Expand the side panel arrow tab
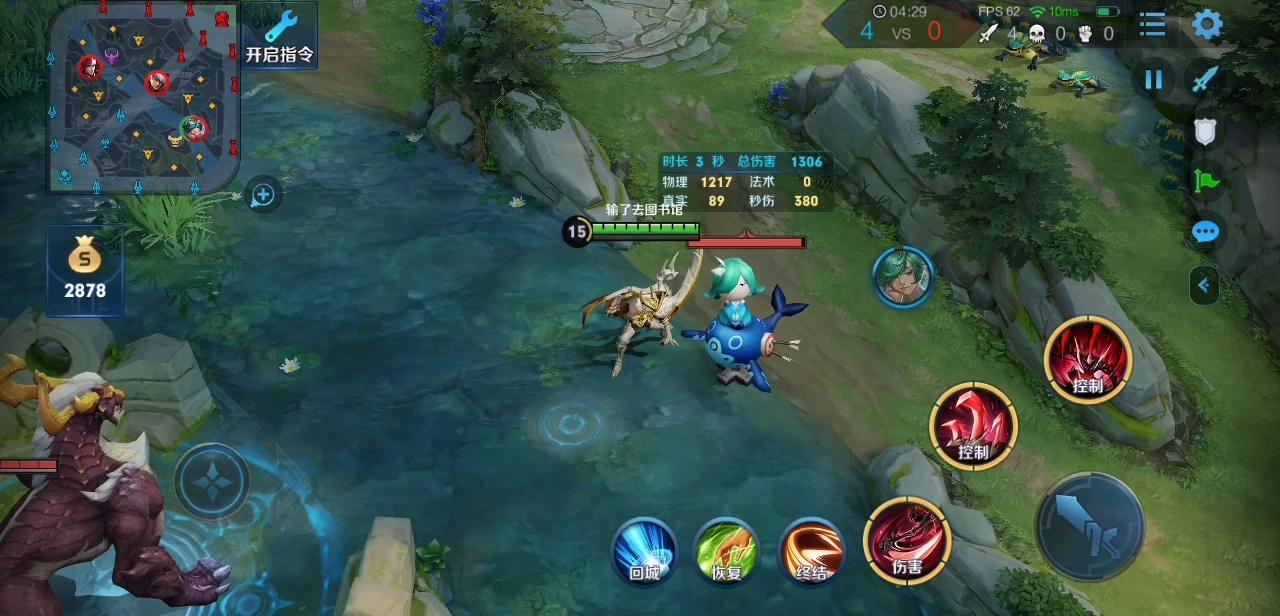Image resolution: width=1280 pixels, height=616 pixels. [1204, 286]
